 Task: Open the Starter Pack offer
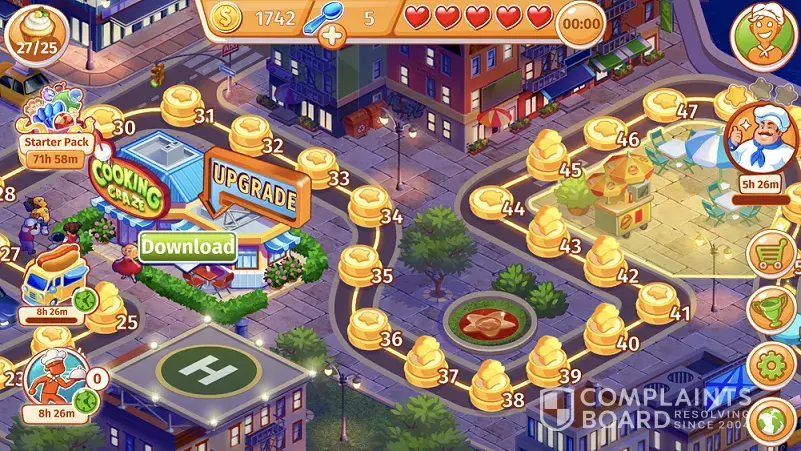click(57, 130)
